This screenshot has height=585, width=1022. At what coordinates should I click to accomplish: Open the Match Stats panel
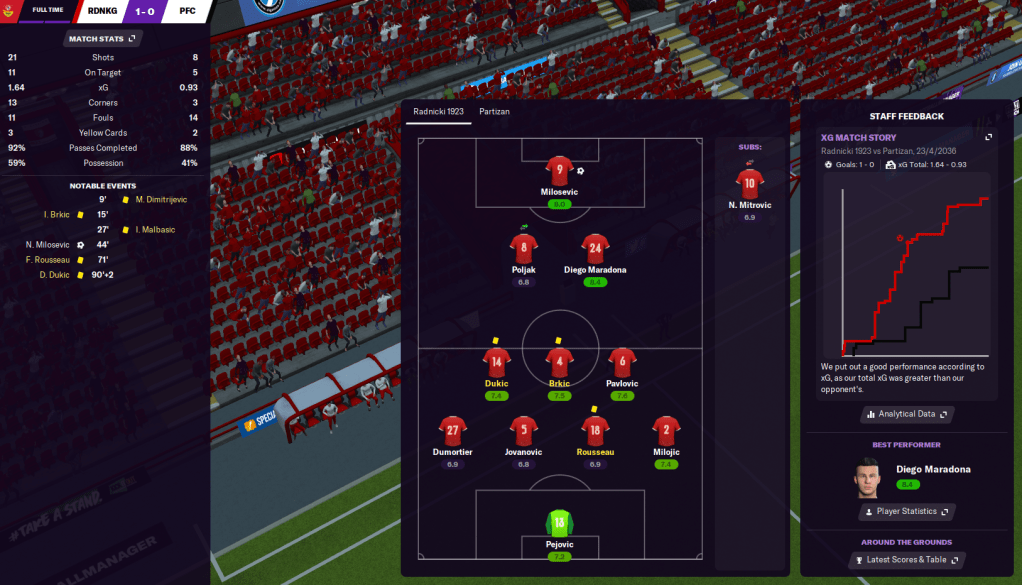pyautogui.click(x=101, y=38)
